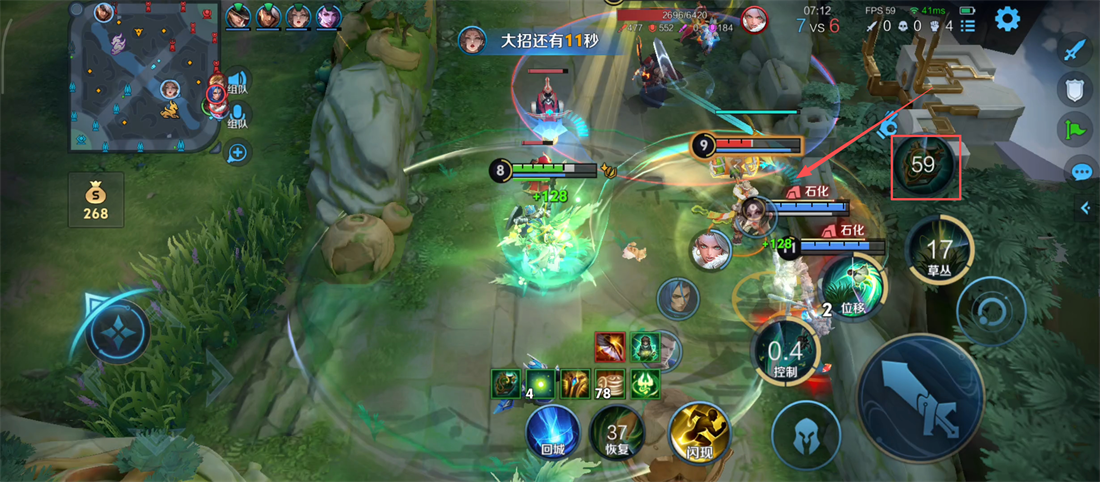
Task: Trigger the 位移 dash skill
Action: pos(852,287)
